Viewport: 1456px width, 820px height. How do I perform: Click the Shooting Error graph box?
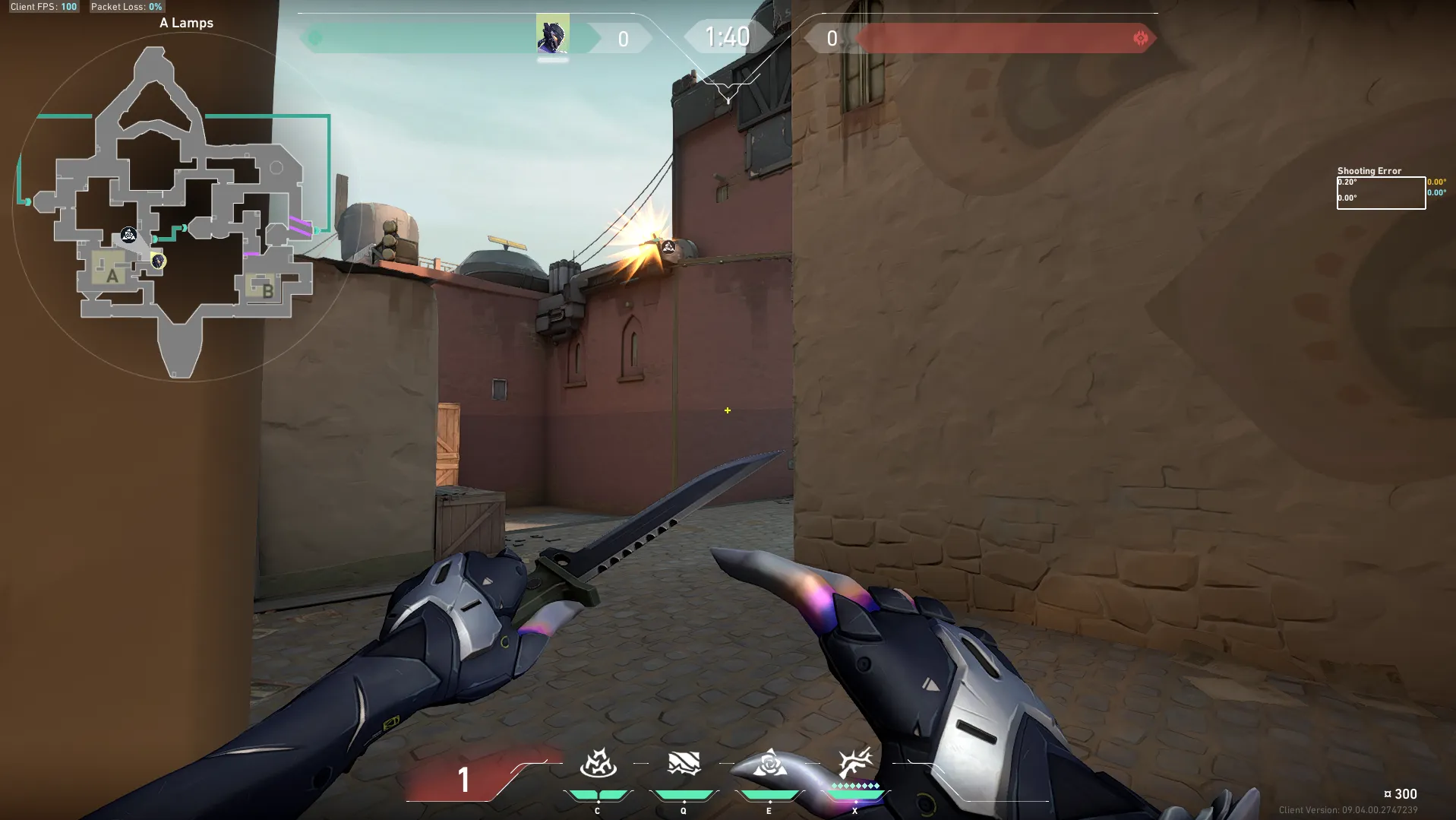point(1381,192)
